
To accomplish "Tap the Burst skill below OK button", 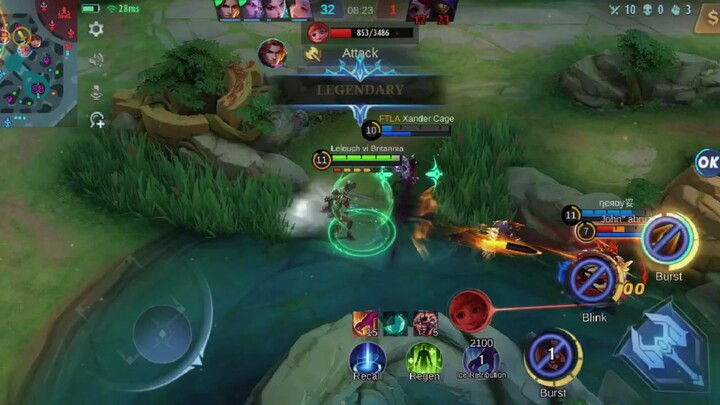I will click(x=668, y=240).
